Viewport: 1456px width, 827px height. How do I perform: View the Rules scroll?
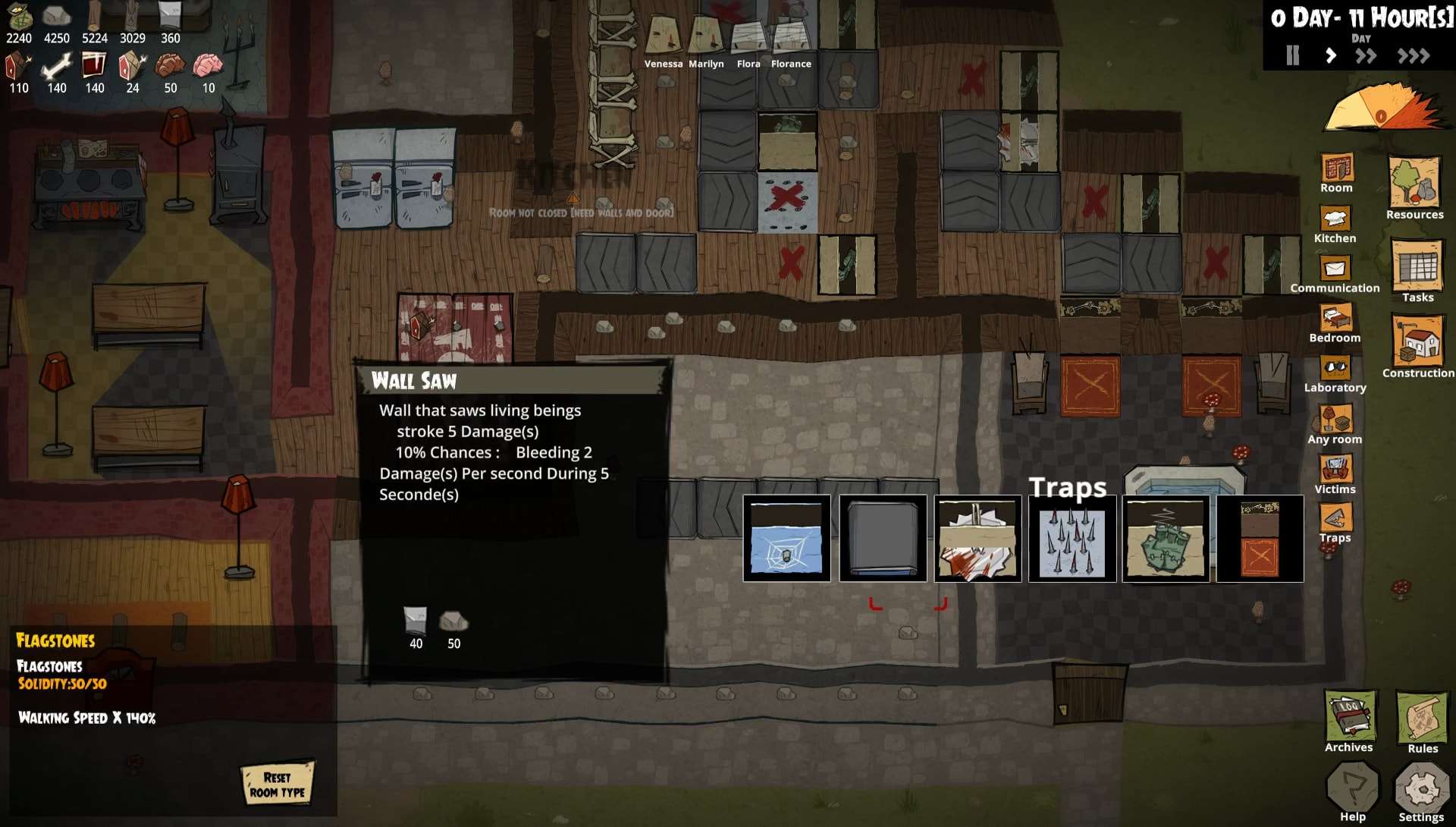(1422, 721)
